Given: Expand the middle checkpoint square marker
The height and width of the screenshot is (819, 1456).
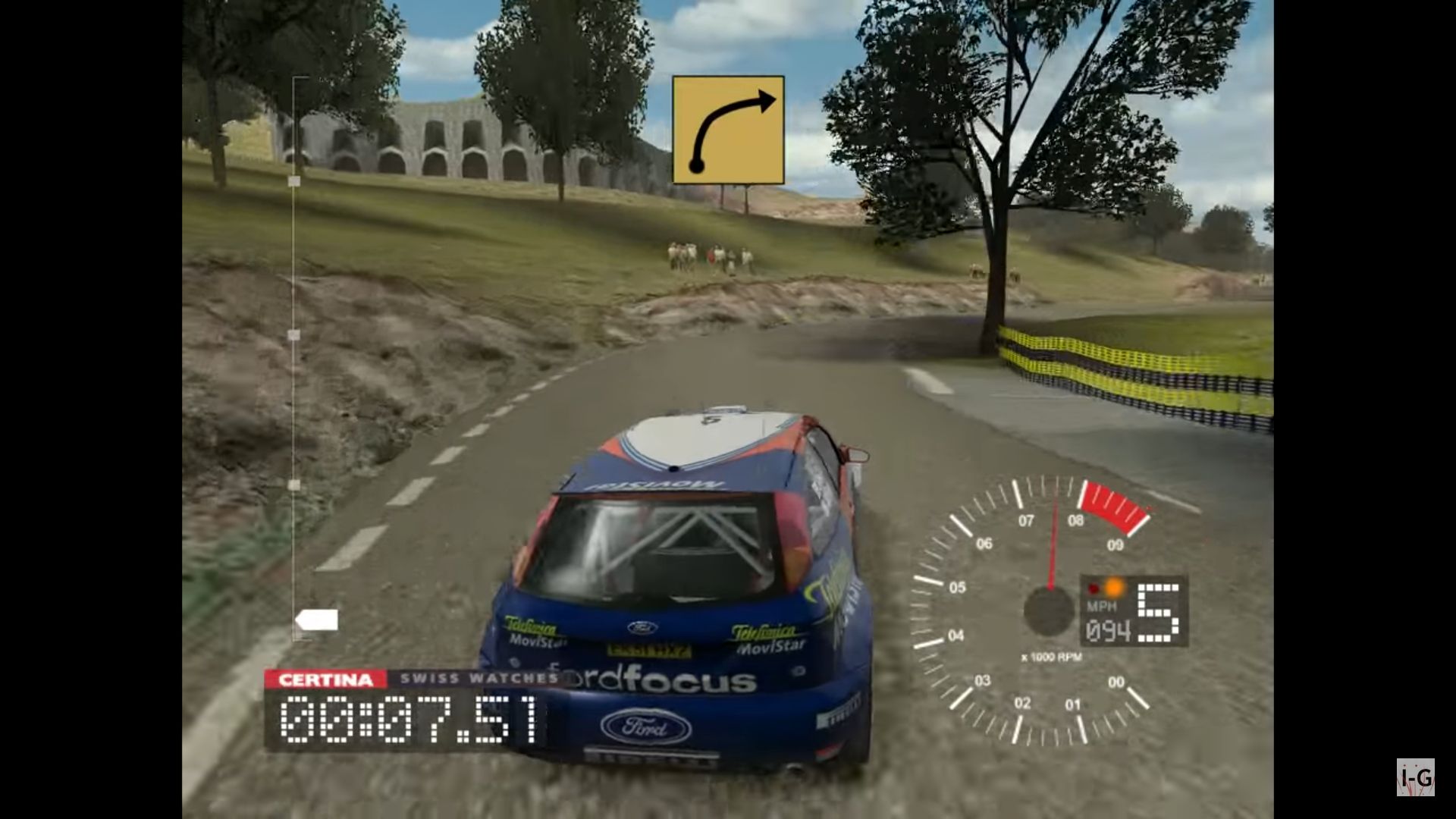Looking at the screenshot, I should tap(293, 335).
